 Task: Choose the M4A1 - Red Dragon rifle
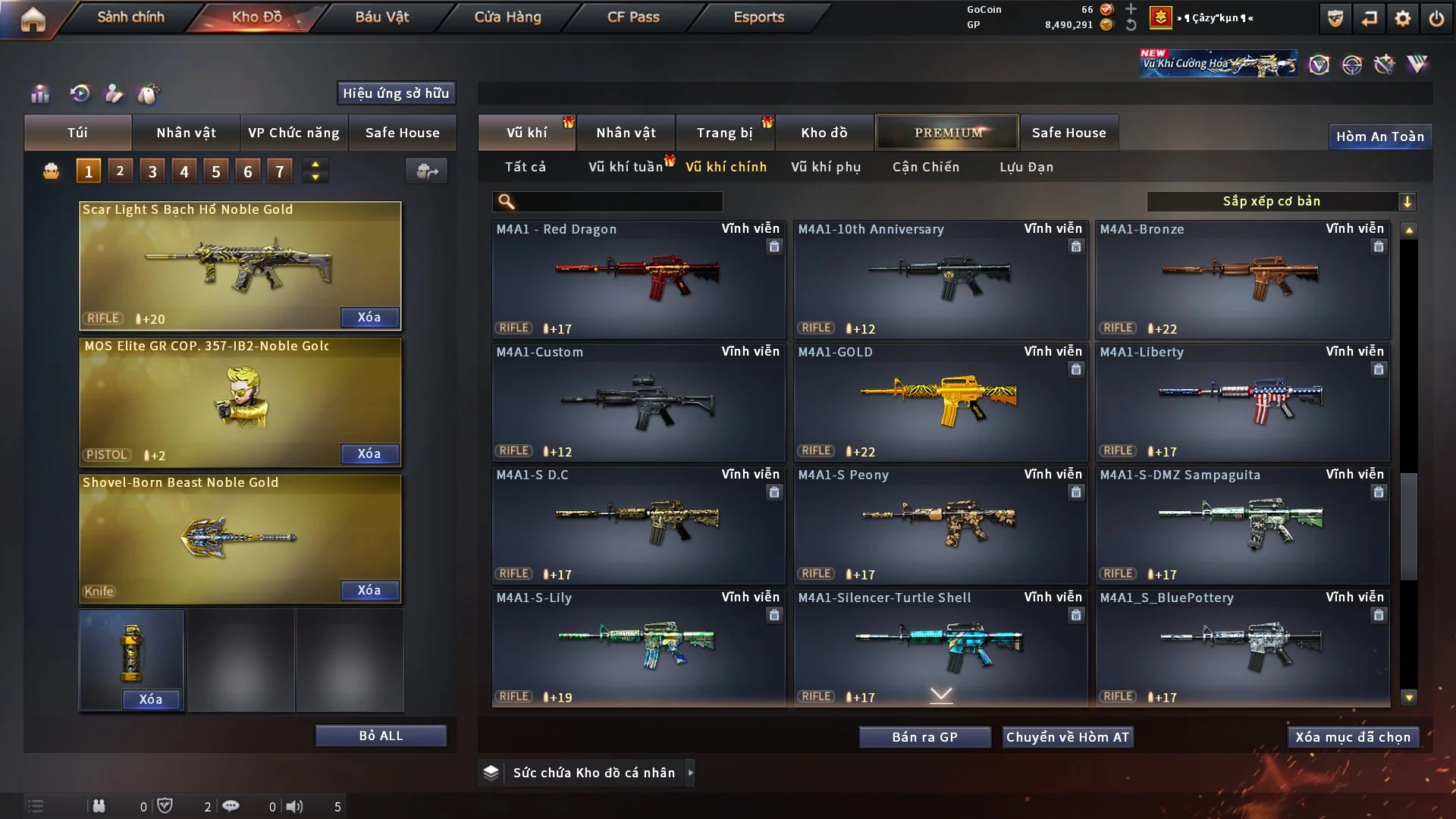click(638, 279)
